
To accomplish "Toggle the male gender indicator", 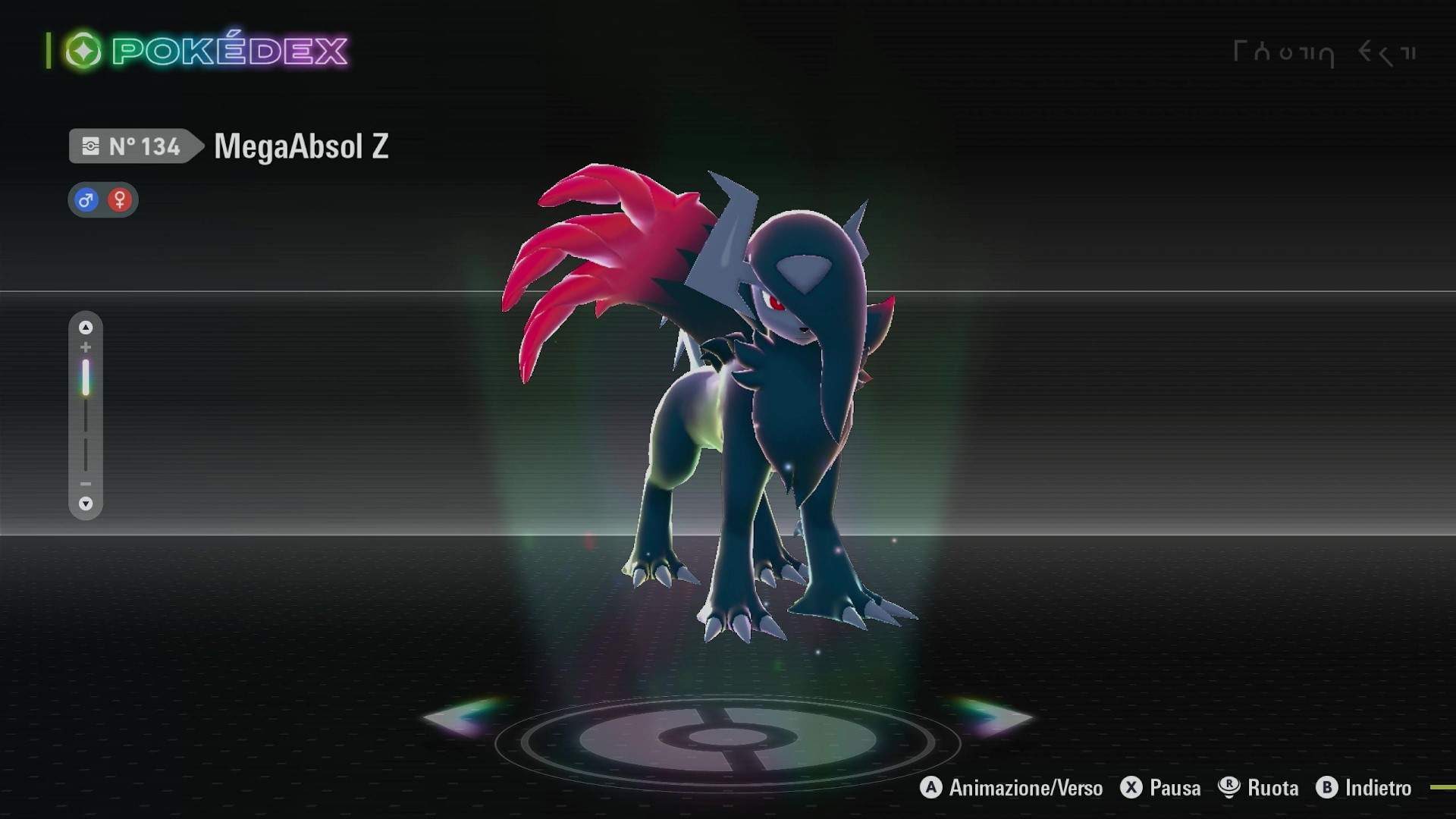I will click(x=85, y=199).
